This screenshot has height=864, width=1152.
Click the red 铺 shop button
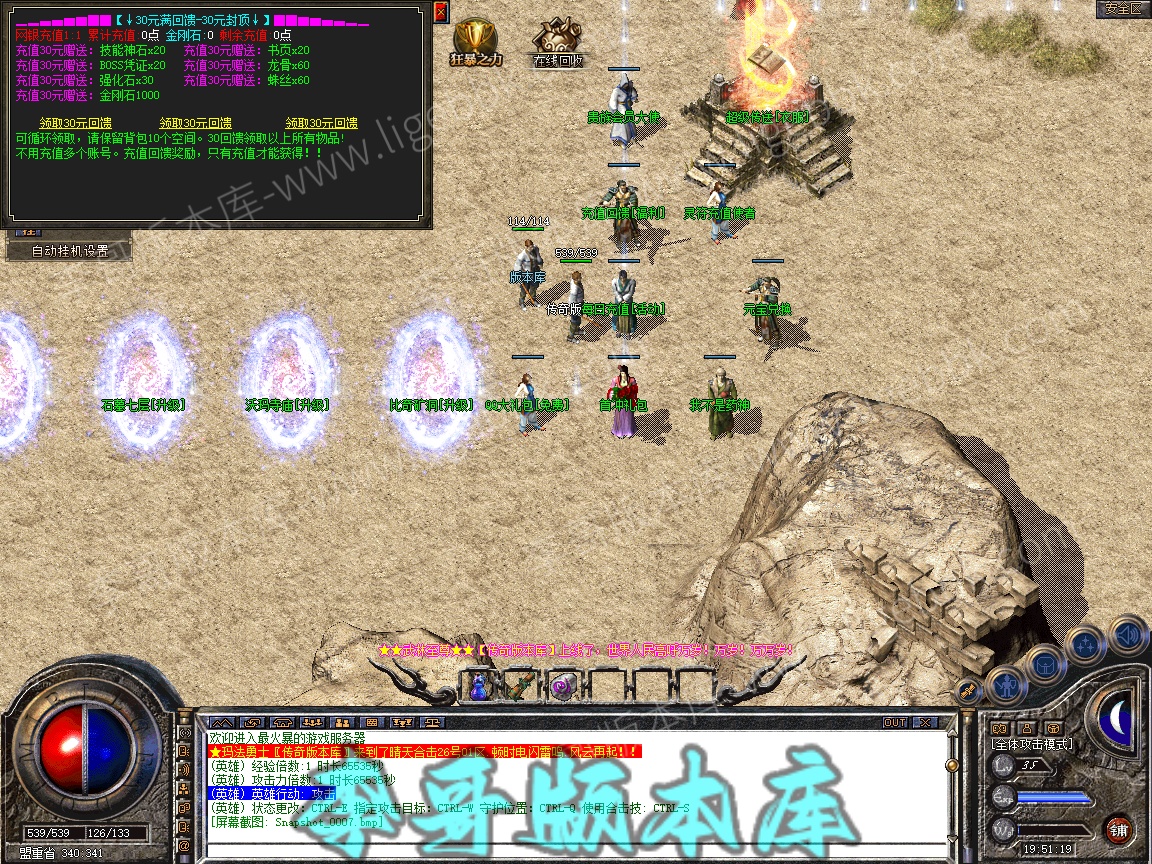1118,829
